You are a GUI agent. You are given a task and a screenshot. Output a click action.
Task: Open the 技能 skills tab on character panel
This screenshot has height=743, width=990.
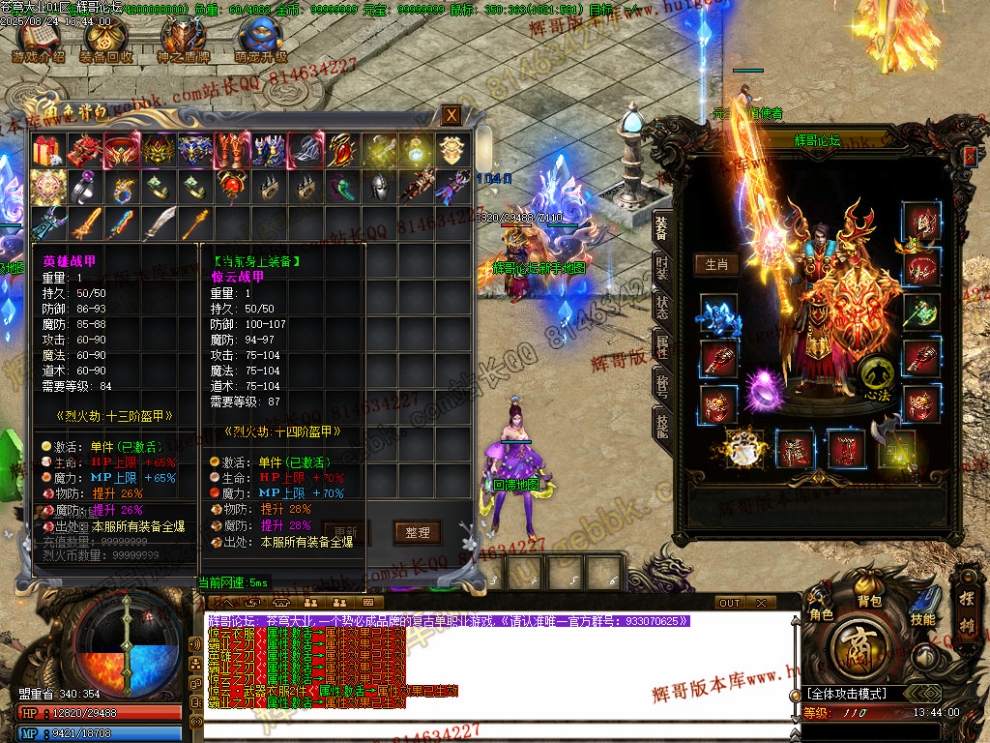(661, 424)
